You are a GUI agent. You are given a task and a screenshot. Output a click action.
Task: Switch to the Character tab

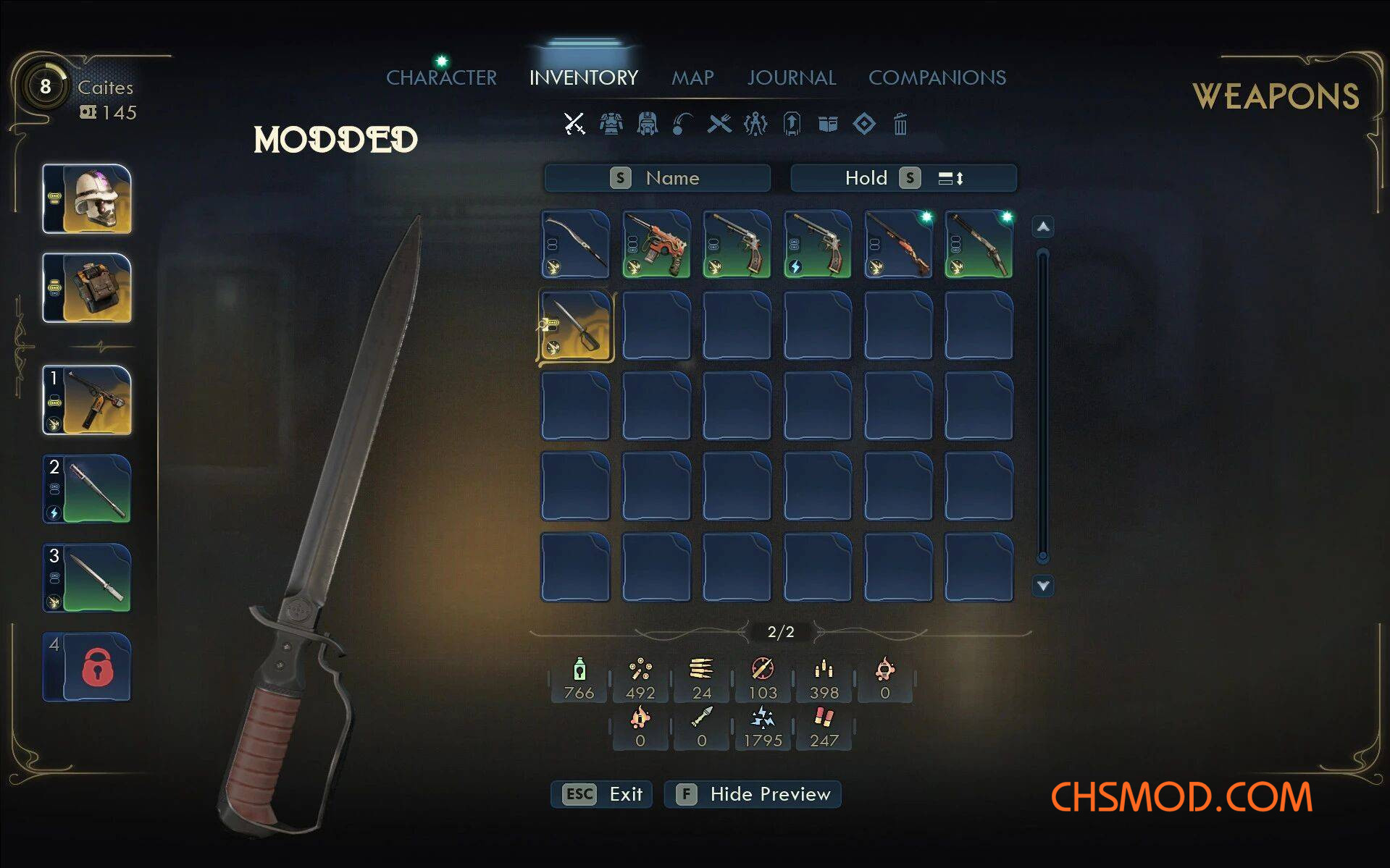[441, 77]
